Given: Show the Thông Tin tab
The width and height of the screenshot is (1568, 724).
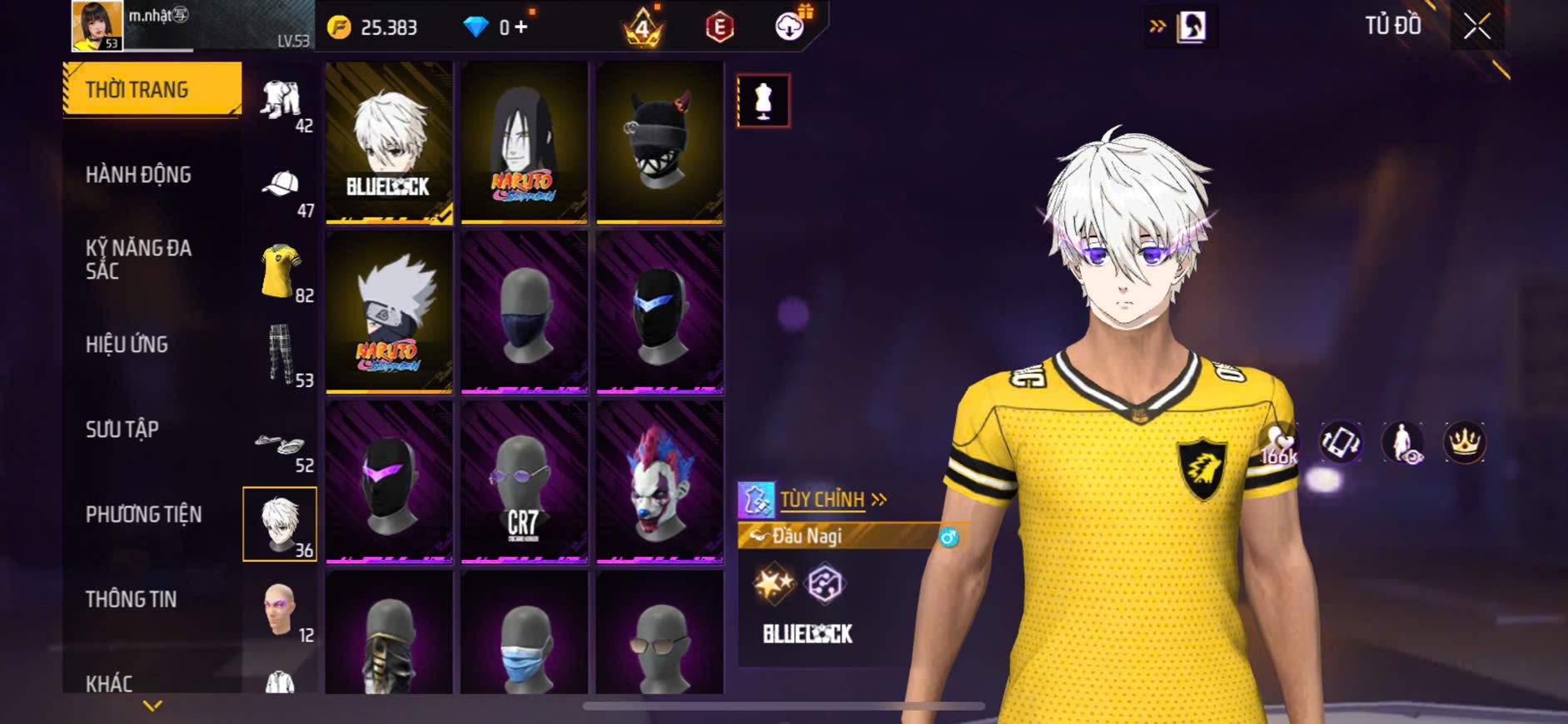Looking at the screenshot, I should (x=131, y=599).
